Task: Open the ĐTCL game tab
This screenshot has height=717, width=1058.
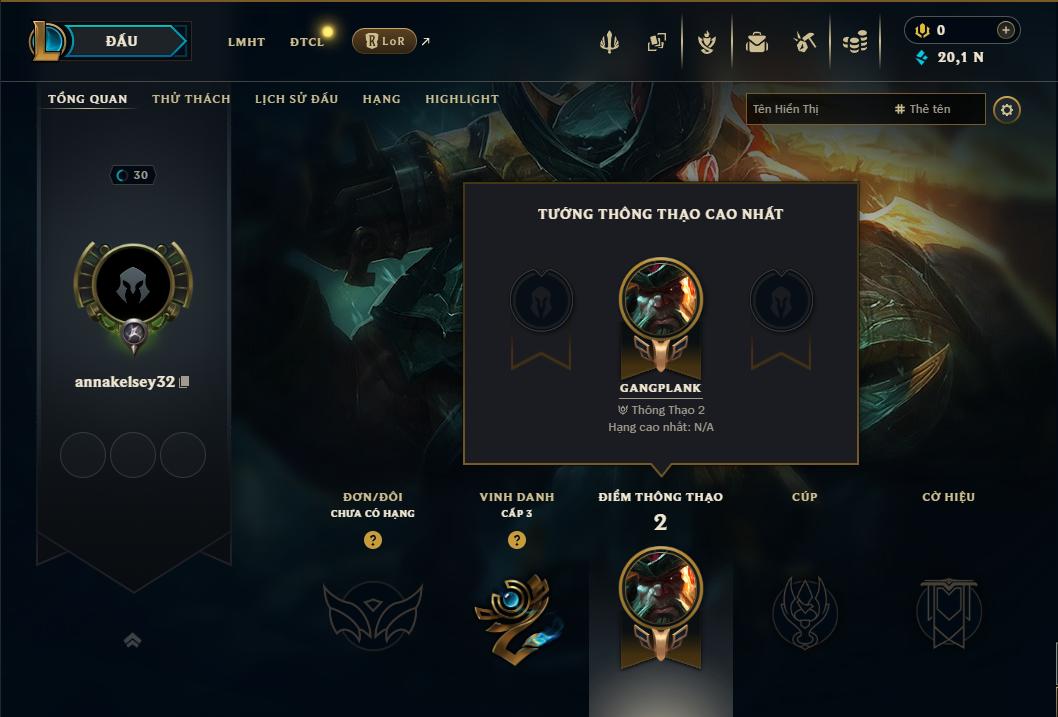Action: 307,42
